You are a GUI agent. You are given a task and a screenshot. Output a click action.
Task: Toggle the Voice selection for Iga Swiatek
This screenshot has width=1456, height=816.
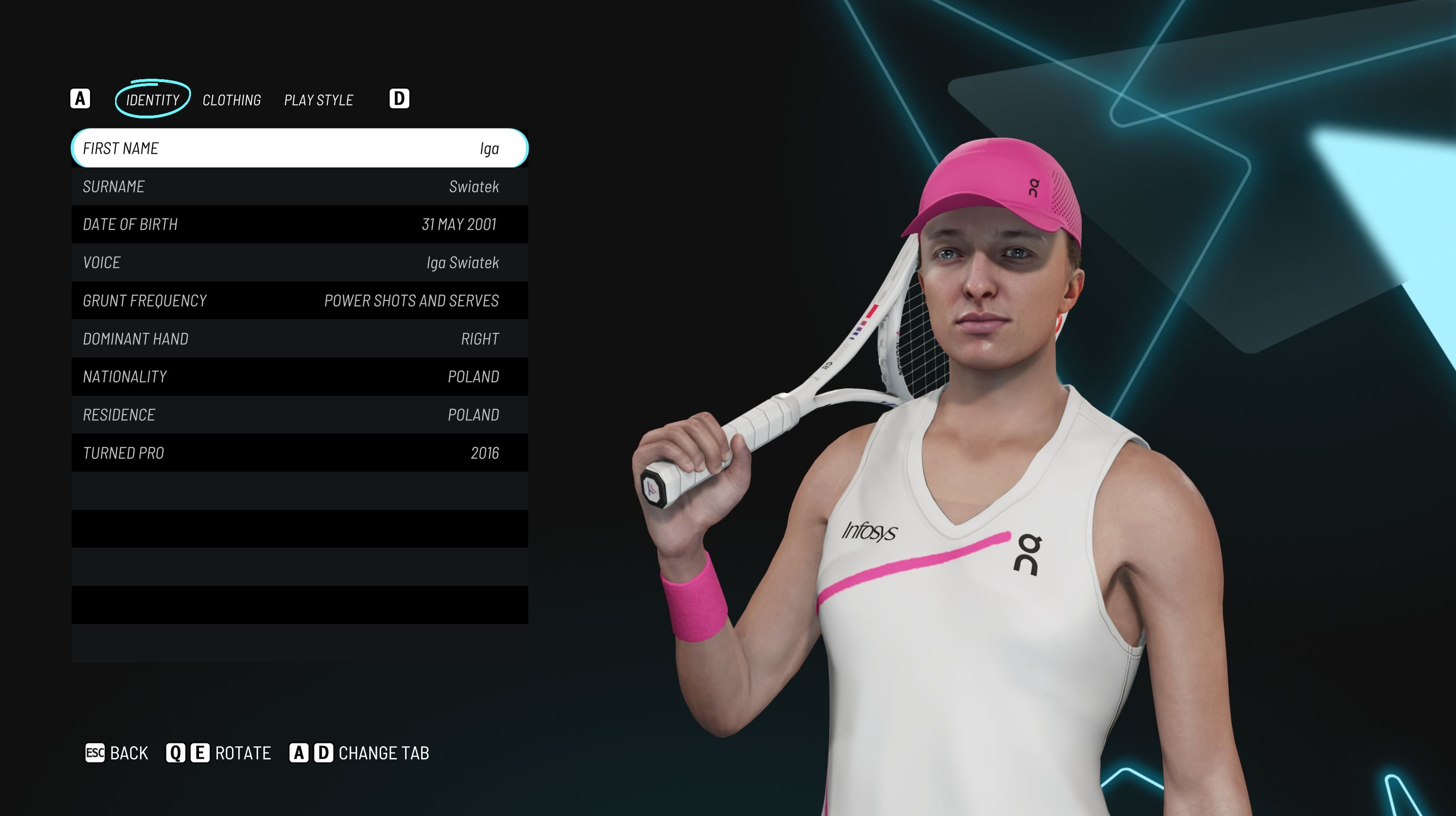pyautogui.click(x=300, y=262)
